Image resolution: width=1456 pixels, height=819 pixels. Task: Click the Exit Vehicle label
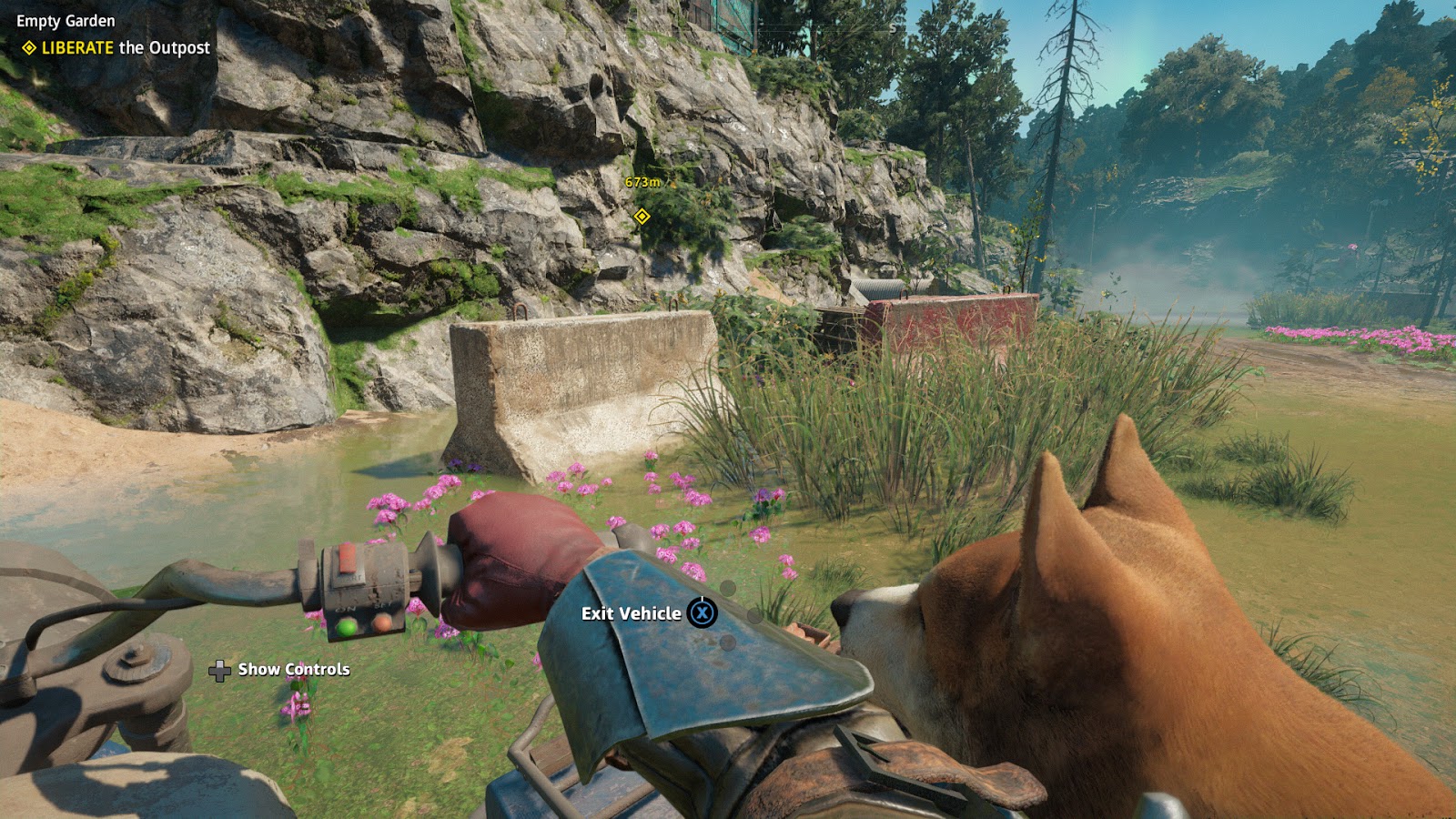631,613
